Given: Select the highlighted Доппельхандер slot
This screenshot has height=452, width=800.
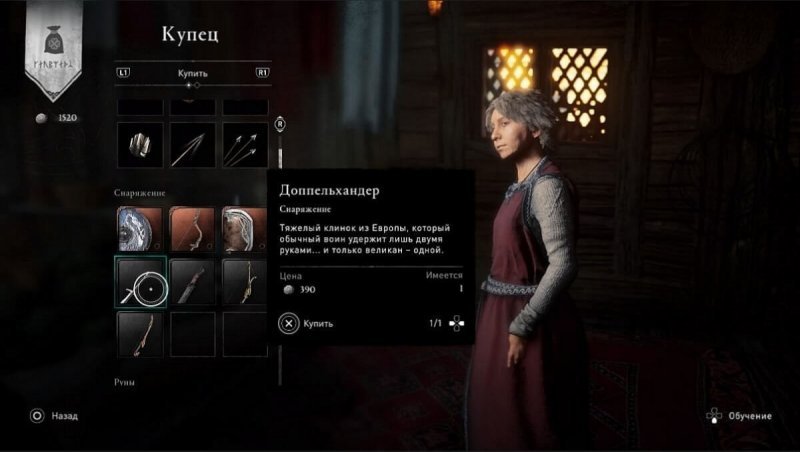Looking at the screenshot, I should pyautogui.click(x=140, y=281).
